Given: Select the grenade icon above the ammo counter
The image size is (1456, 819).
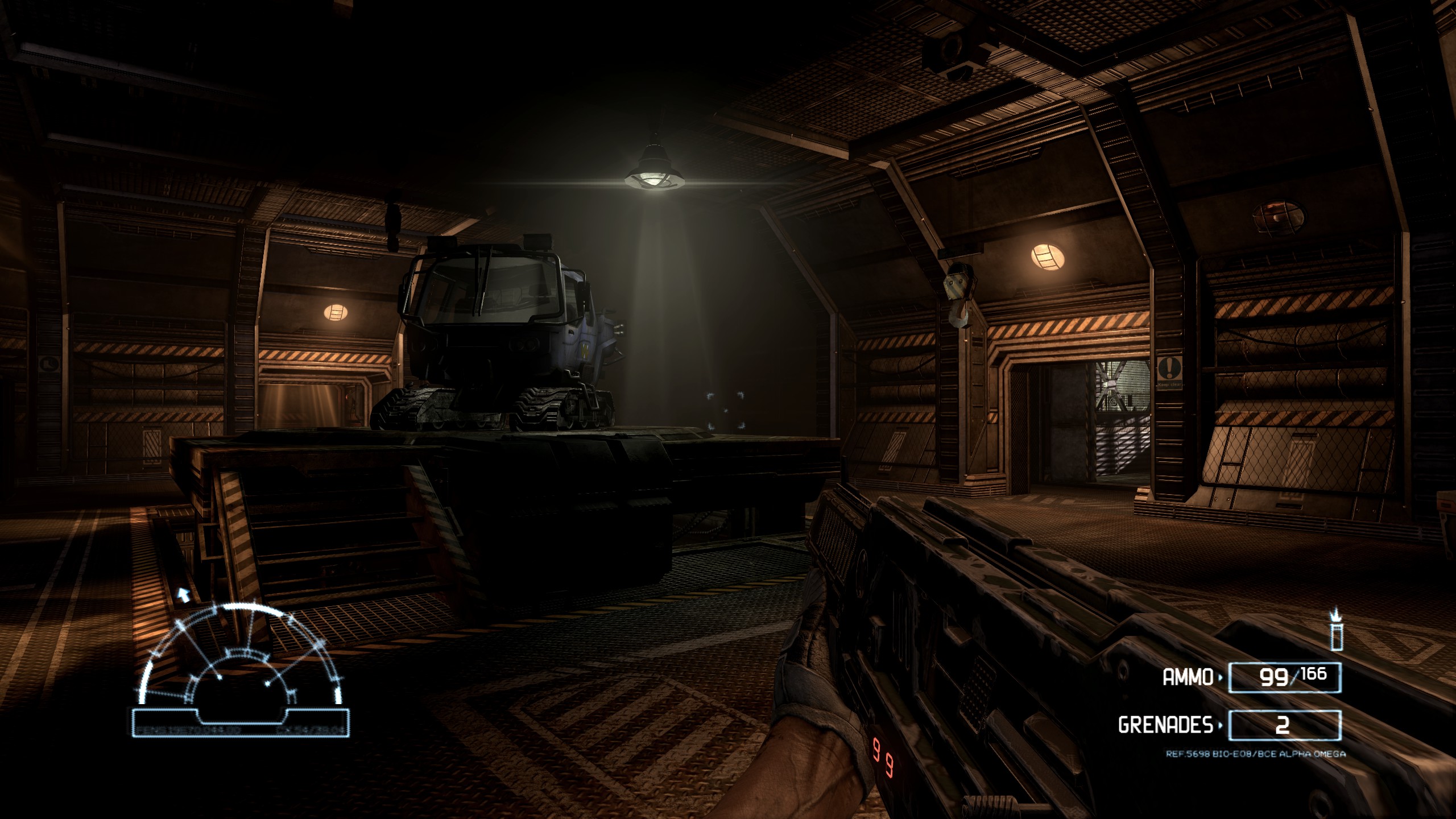Looking at the screenshot, I should pyautogui.click(x=1338, y=632).
